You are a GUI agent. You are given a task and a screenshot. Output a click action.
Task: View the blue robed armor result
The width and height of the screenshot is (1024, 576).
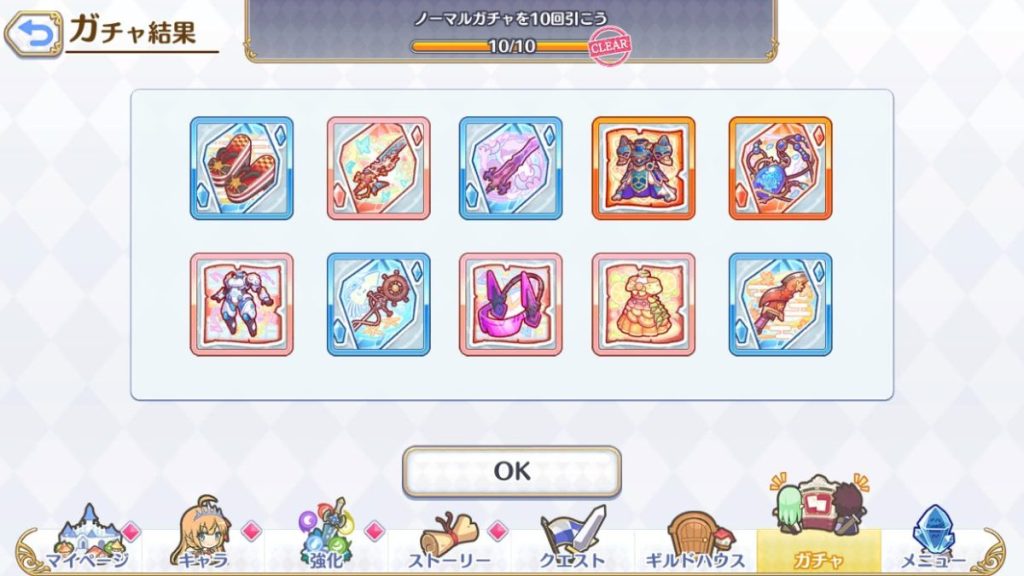pos(643,168)
